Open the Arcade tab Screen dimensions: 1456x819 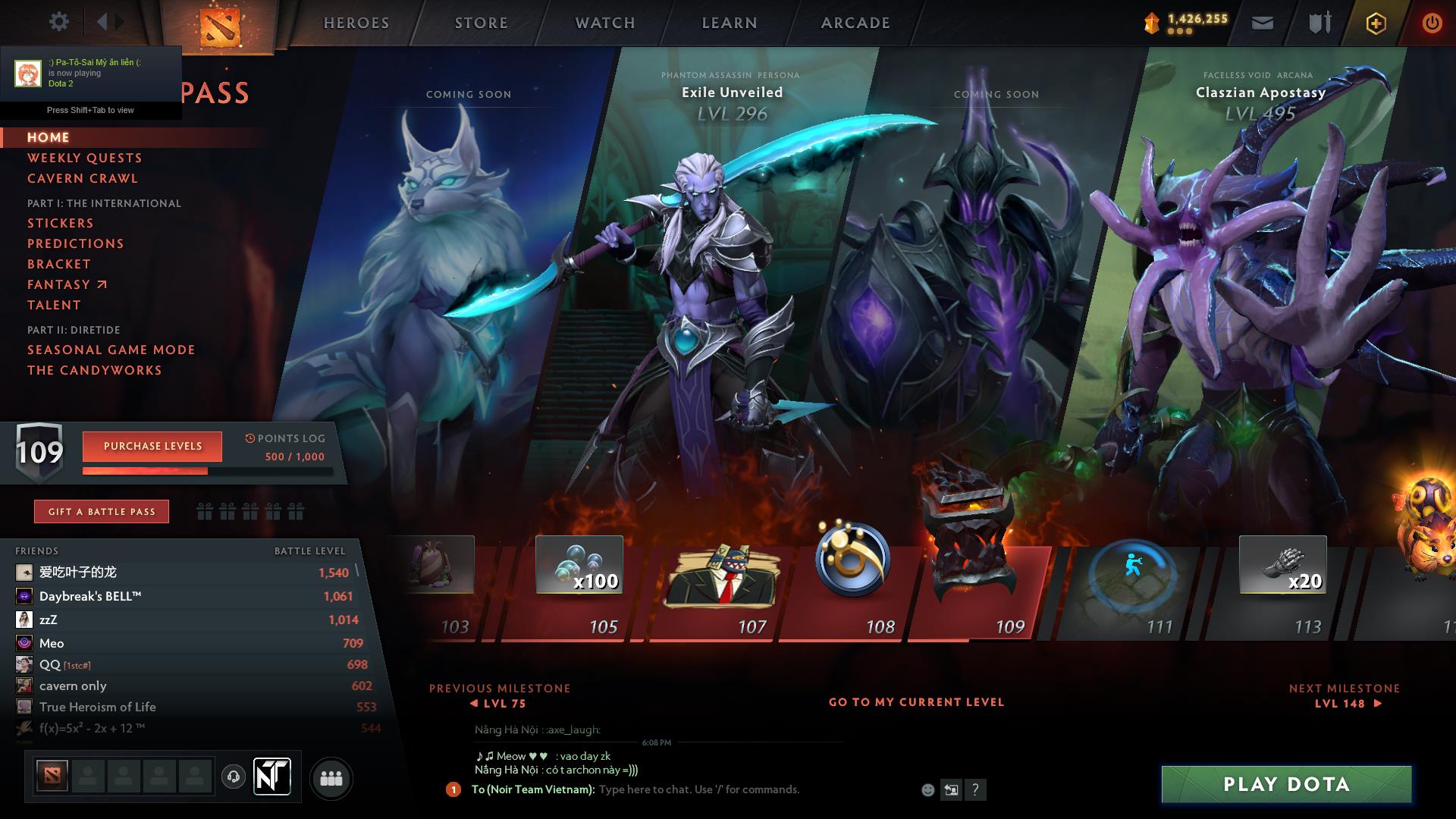(x=855, y=22)
